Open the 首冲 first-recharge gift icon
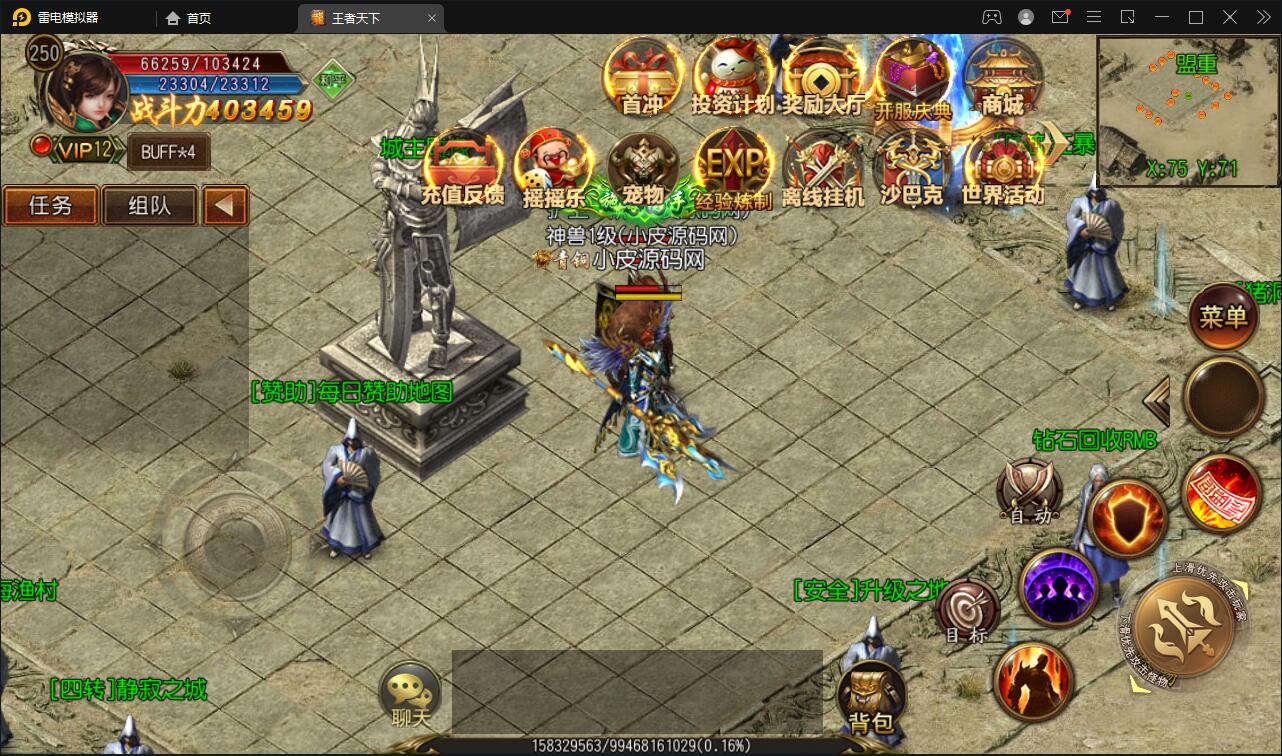Screen dimensions: 1282x756 click(x=643, y=76)
